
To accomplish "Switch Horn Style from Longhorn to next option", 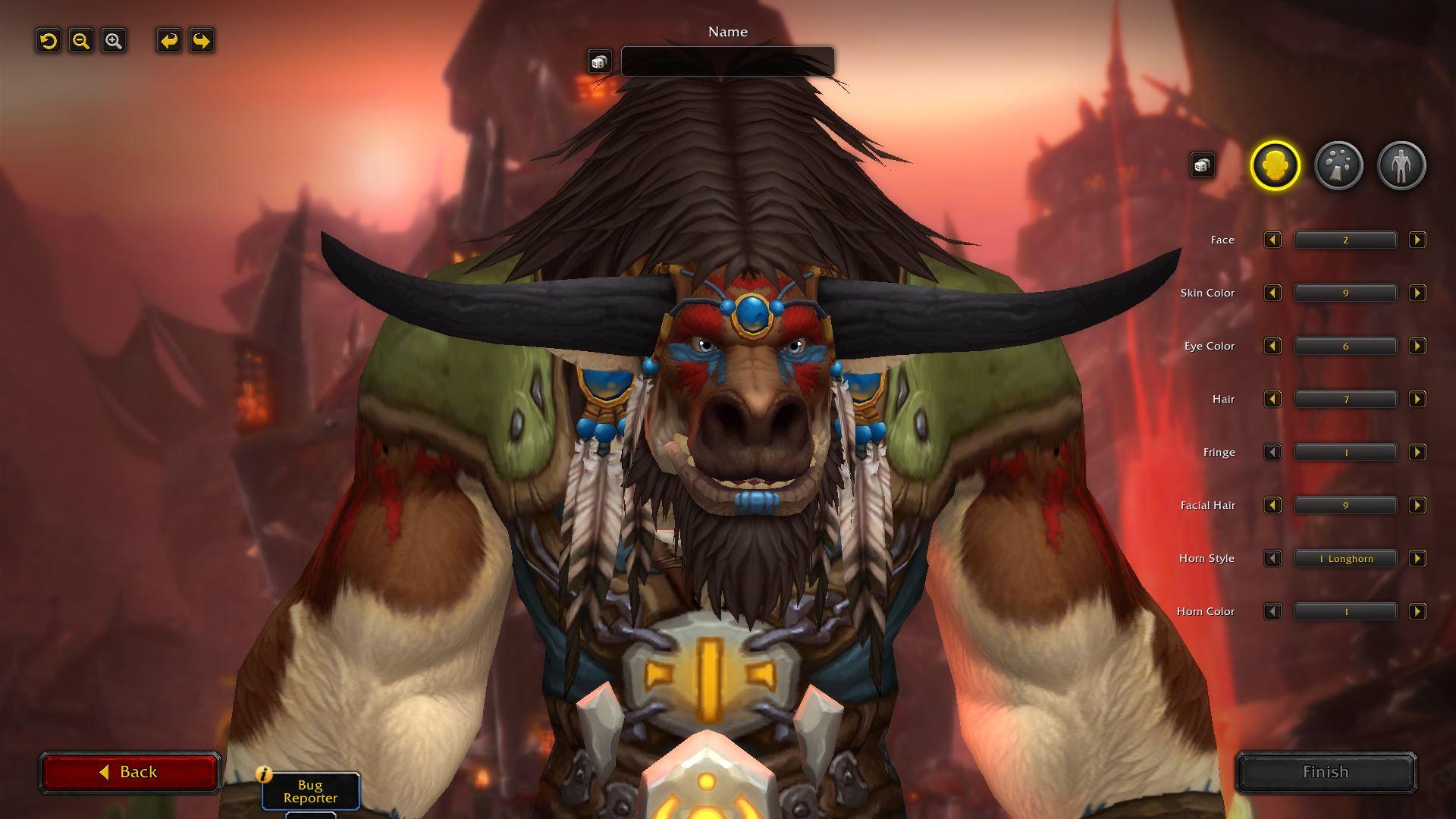I will [x=1418, y=558].
